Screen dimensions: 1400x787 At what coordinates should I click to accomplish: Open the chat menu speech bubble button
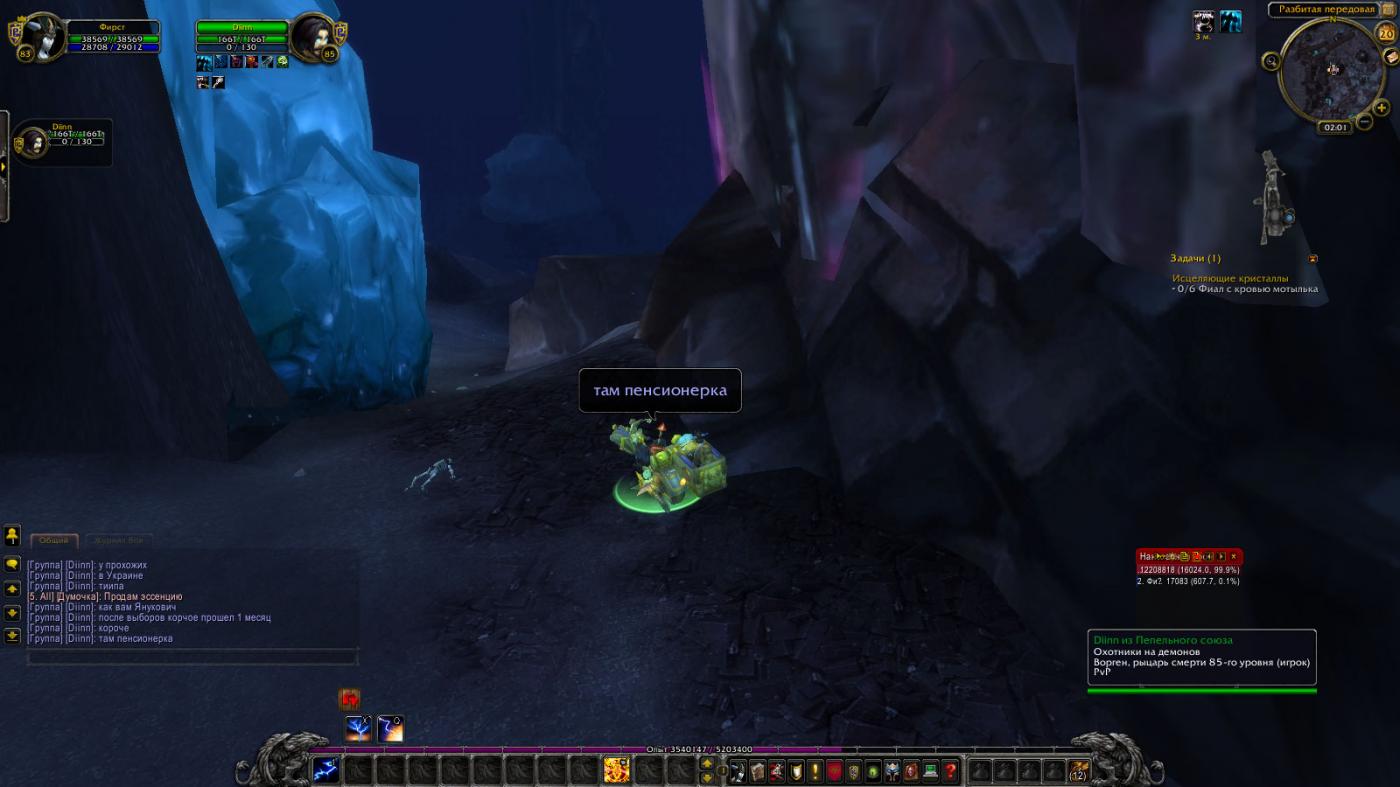[12, 564]
